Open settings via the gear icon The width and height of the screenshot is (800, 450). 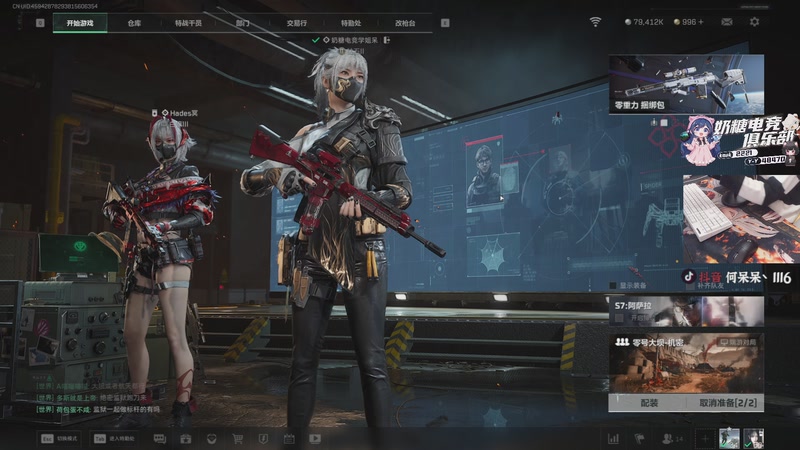pos(754,22)
